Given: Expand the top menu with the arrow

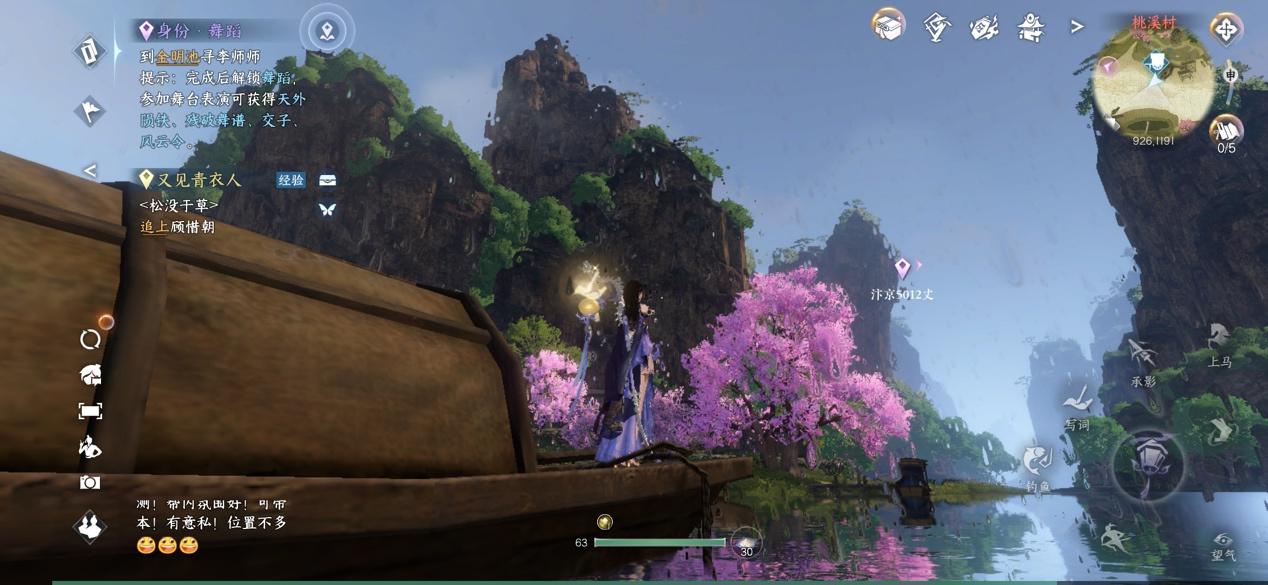Looking at the screenshot, I should (1077, 27).
